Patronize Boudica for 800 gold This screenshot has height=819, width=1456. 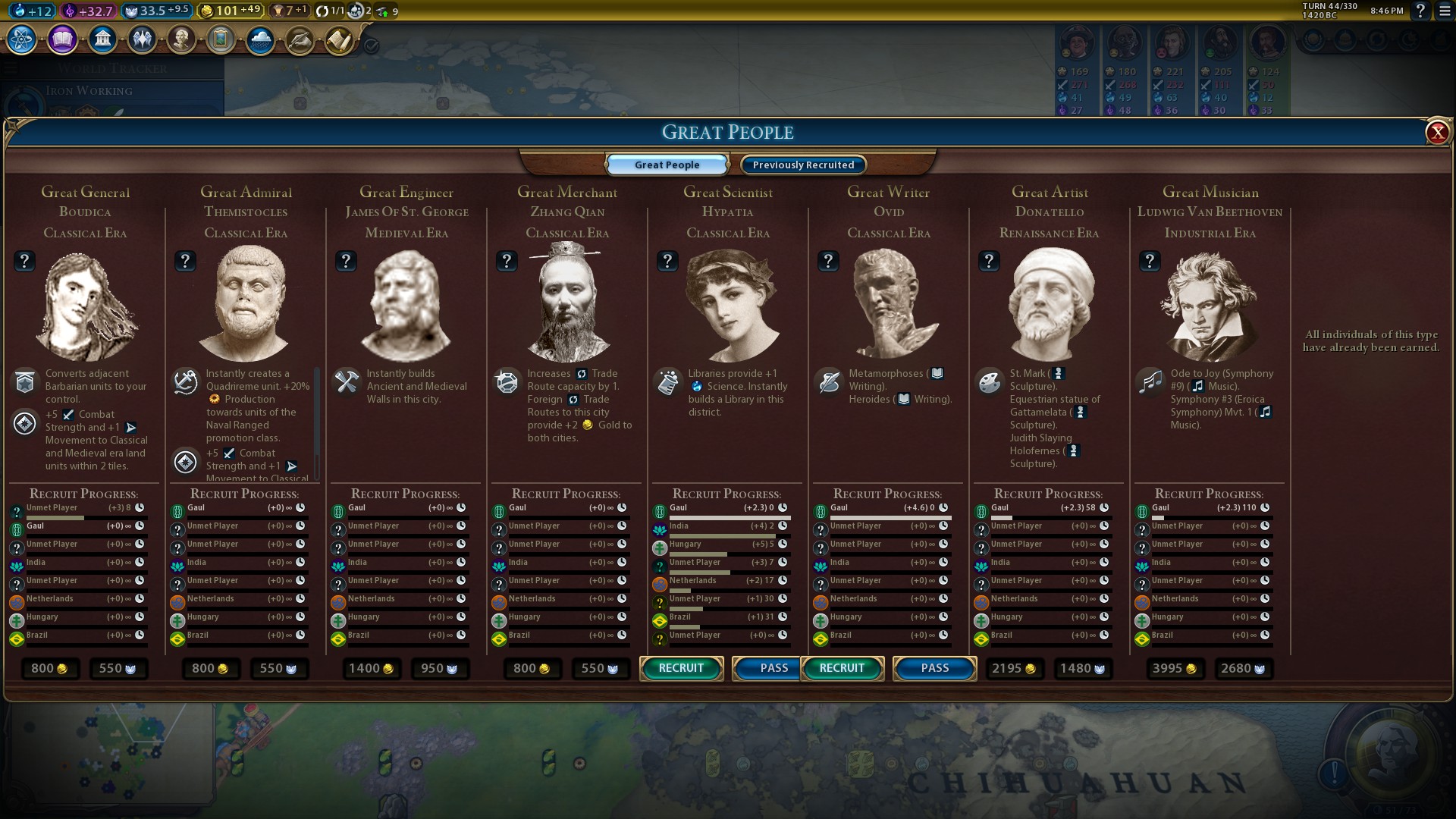point(49,669)
